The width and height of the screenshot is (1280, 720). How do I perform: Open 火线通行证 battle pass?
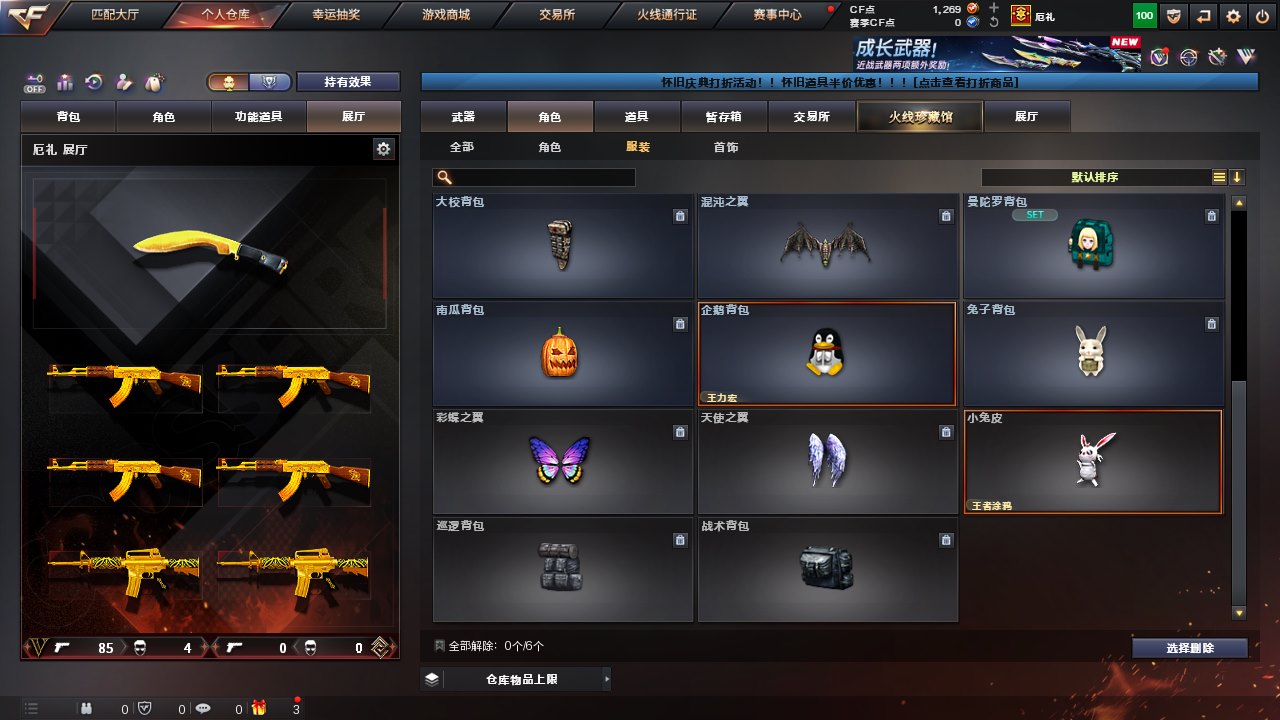(666, 15)
